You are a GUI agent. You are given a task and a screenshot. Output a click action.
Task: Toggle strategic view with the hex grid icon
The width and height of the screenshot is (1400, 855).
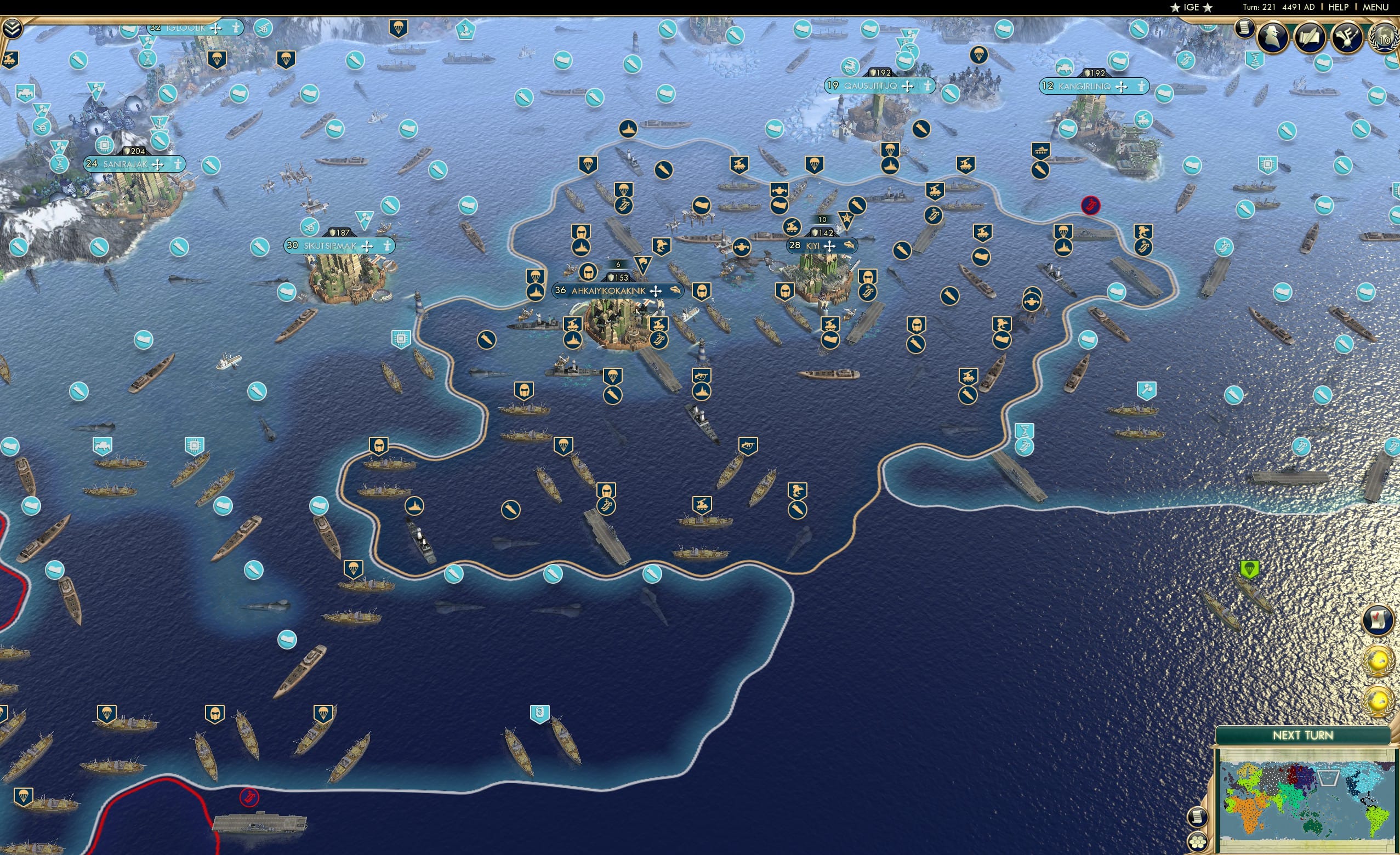pyautogui.click(x=1198, y=842)
